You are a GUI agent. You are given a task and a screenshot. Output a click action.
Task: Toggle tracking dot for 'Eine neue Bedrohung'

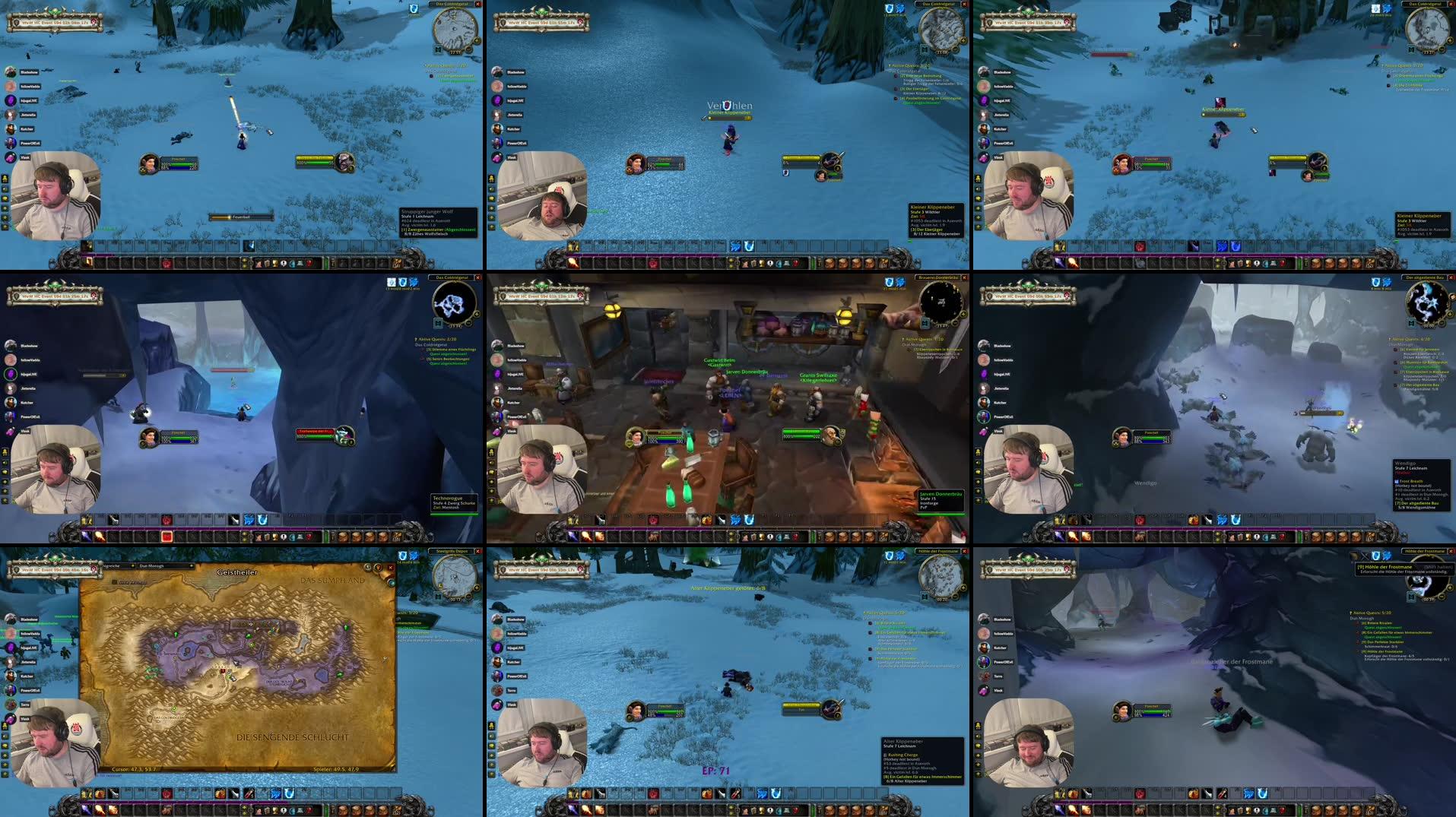pos(896,76)
